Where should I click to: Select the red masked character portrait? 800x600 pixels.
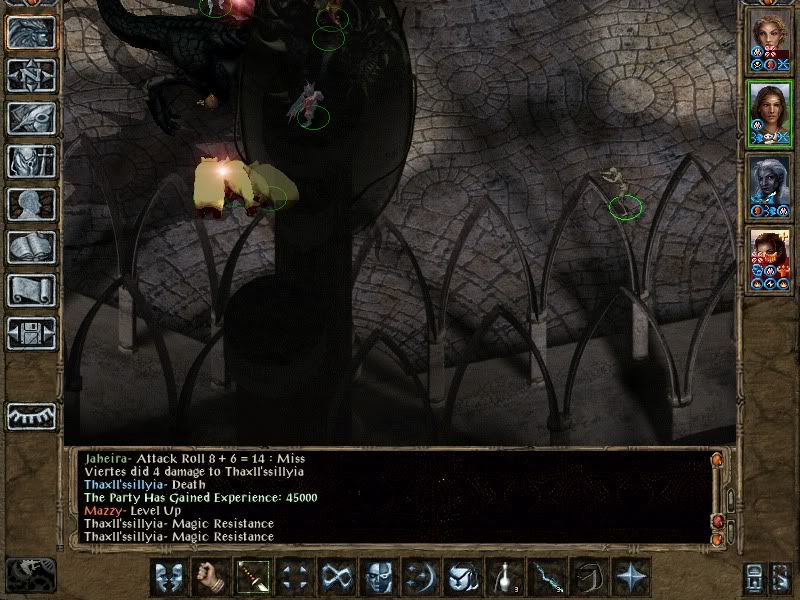[x=769, y=260]
